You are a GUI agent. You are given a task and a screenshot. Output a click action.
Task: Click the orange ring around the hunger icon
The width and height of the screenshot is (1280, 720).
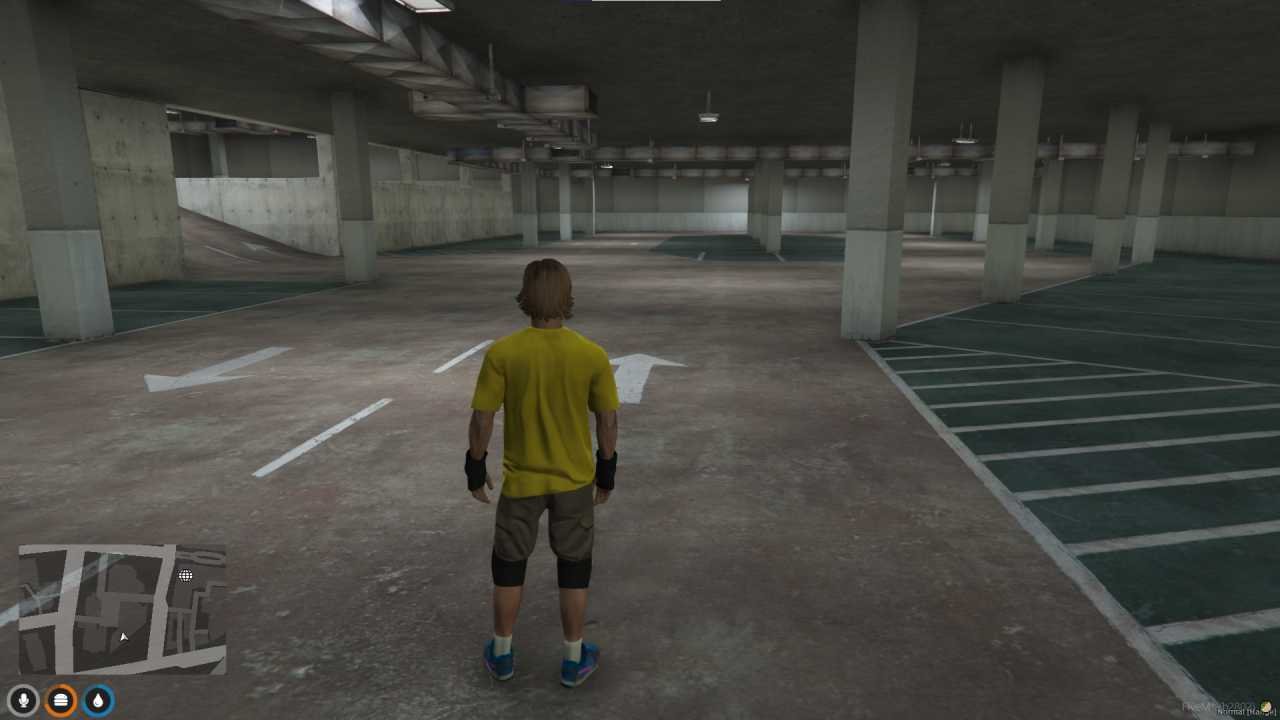click(x=61, y=685)
